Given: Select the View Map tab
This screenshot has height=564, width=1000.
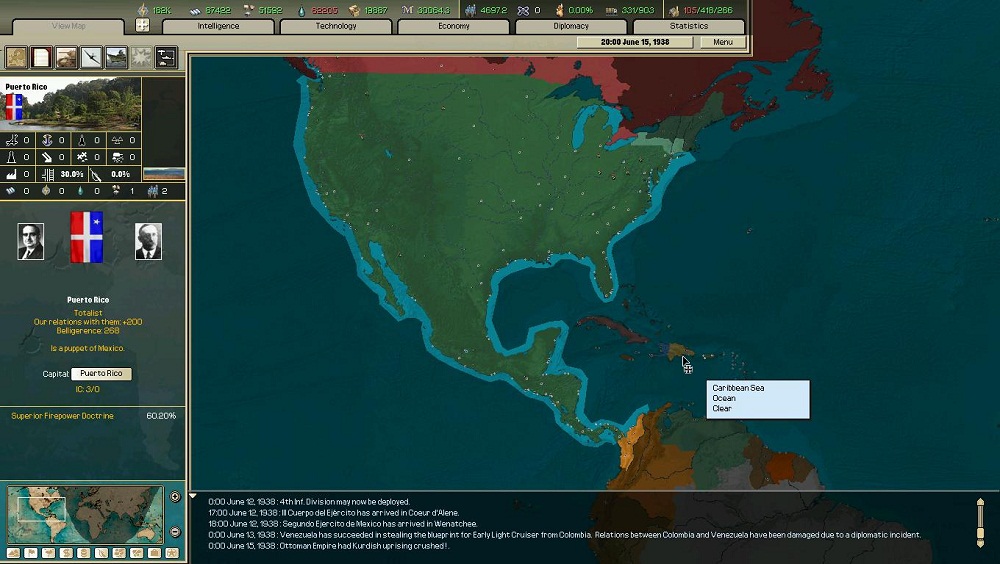Looking at the screenshot, I should tap(67, 26).
